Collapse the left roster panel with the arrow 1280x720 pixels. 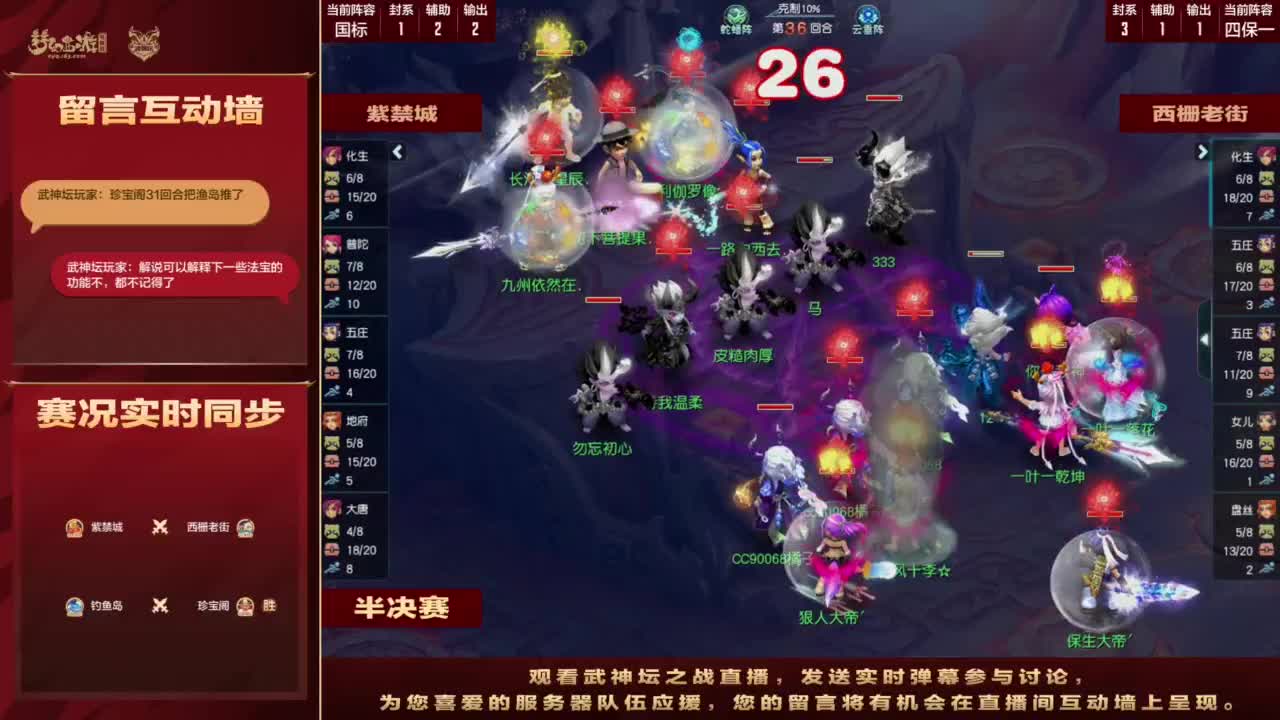(396, 152)
